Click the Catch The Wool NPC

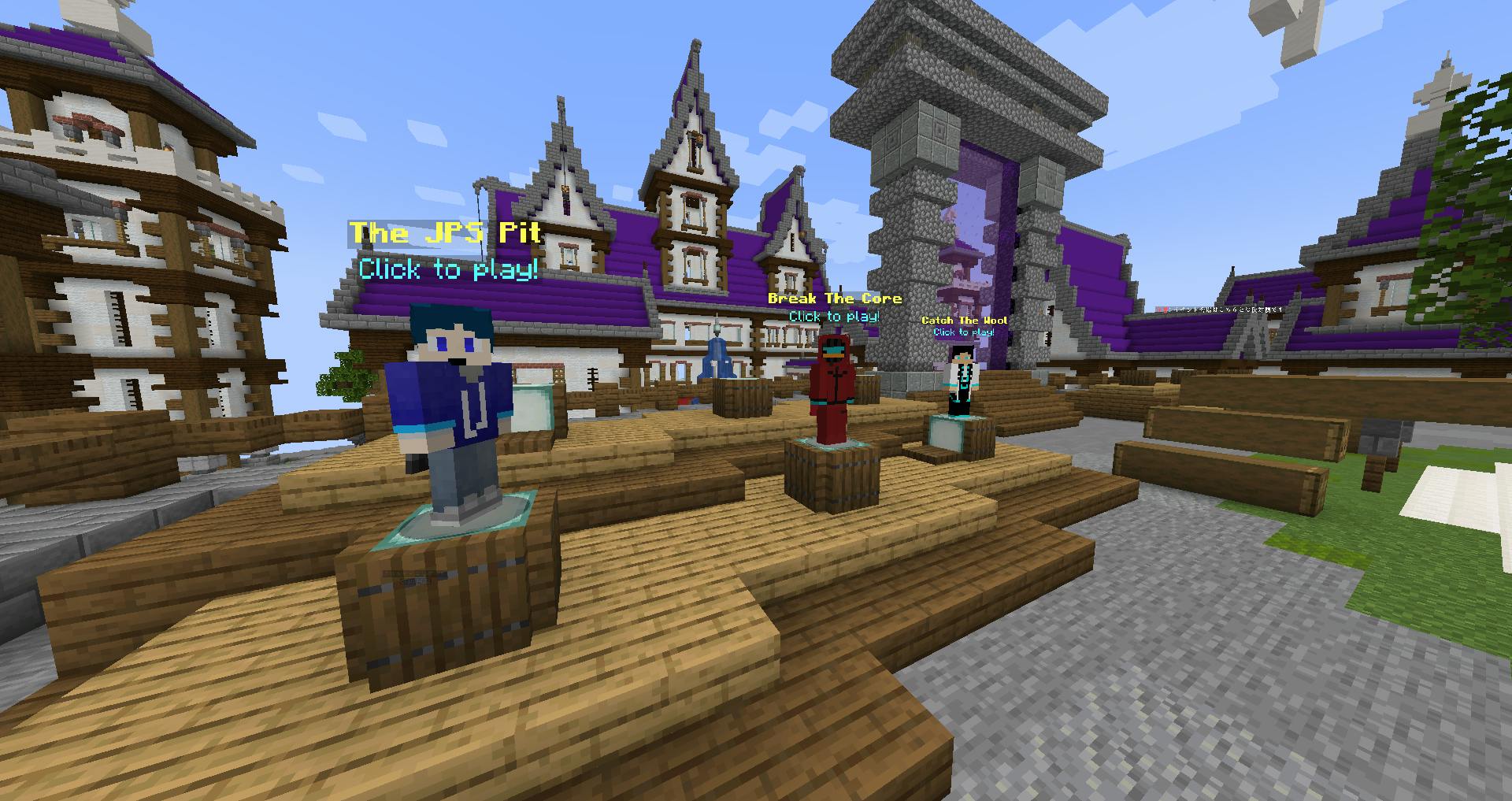click(x=959, y=381)
